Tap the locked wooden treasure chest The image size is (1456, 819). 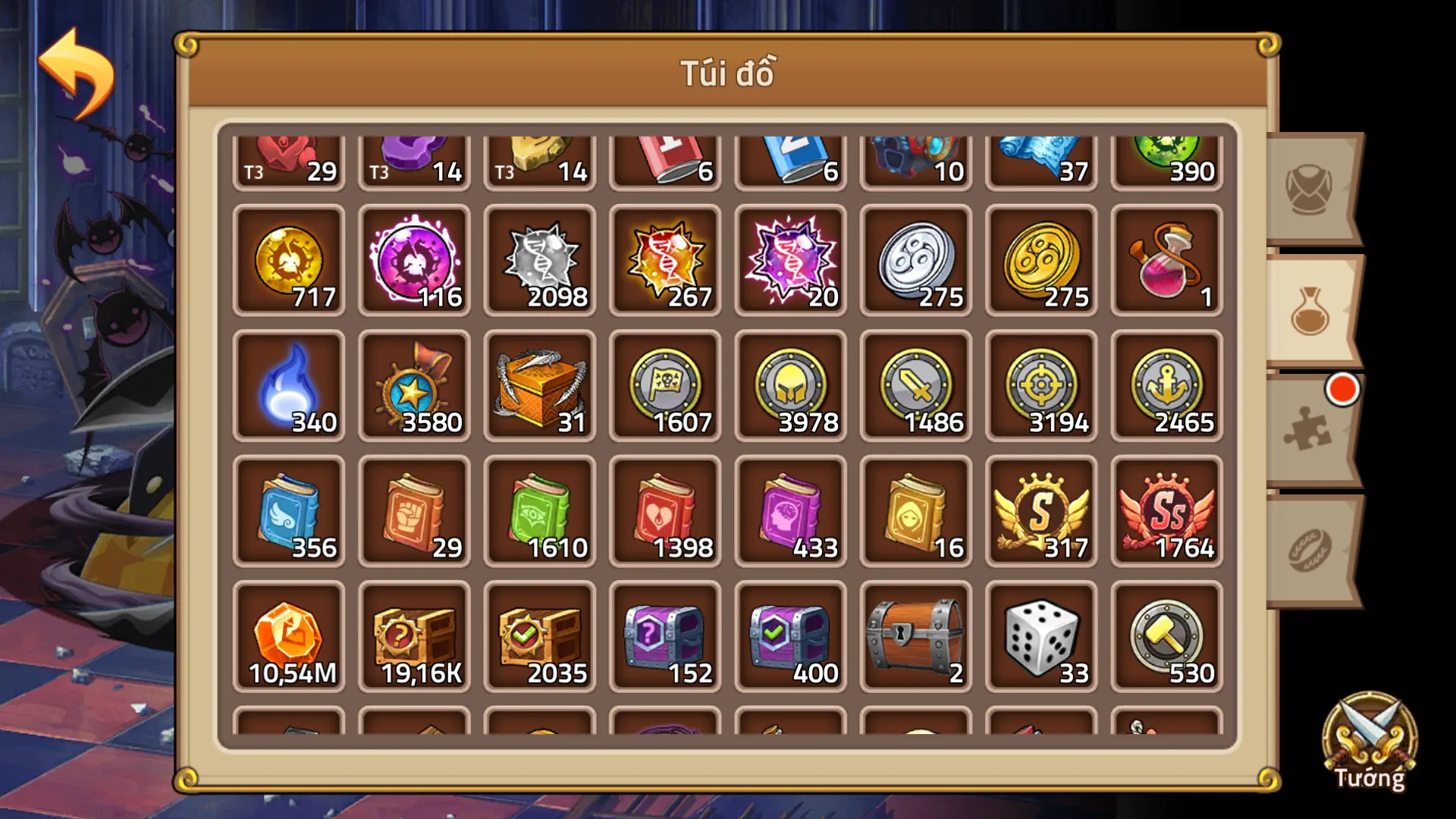pos(915,637)
